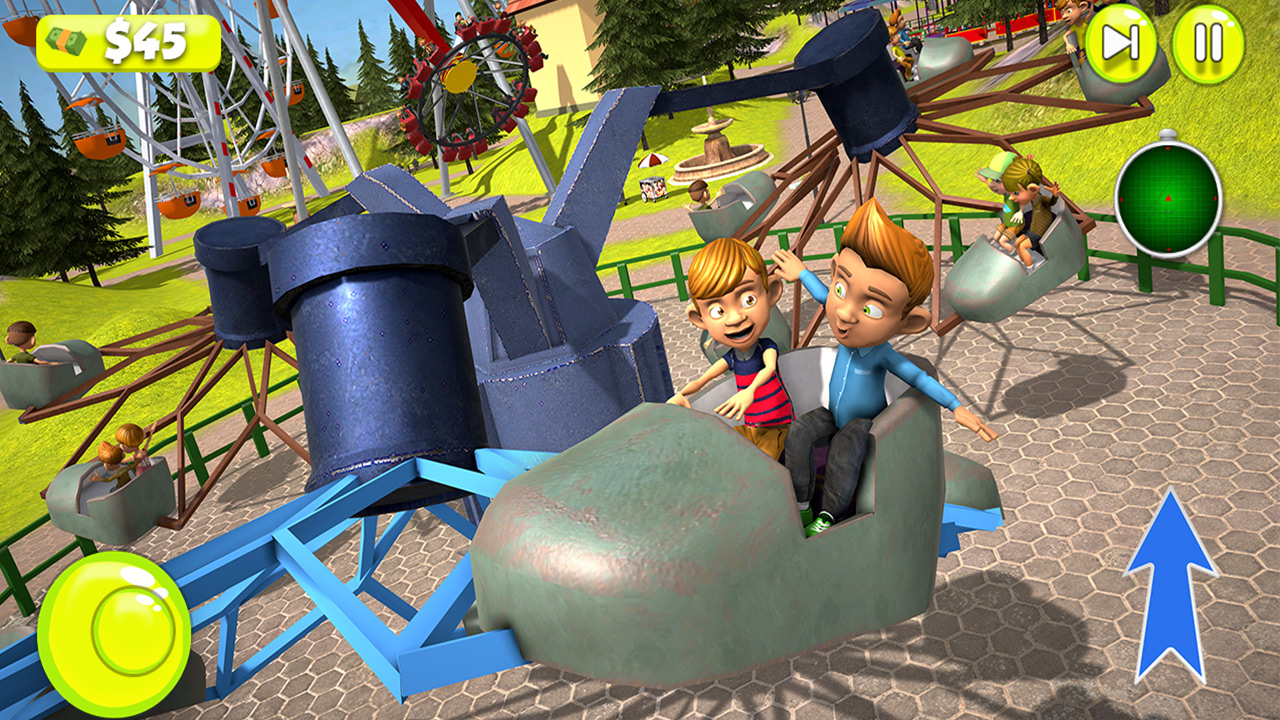This screenshot has width=1280, height=720.
Task: Tap the radar's top knob
Action: coord(1167,133)
